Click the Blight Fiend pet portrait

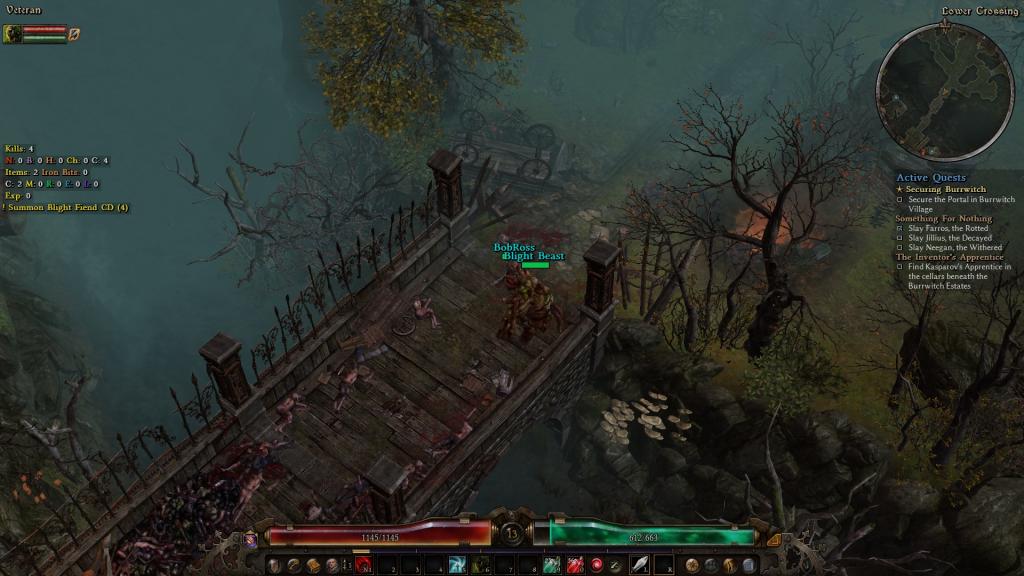click(13, 34)
